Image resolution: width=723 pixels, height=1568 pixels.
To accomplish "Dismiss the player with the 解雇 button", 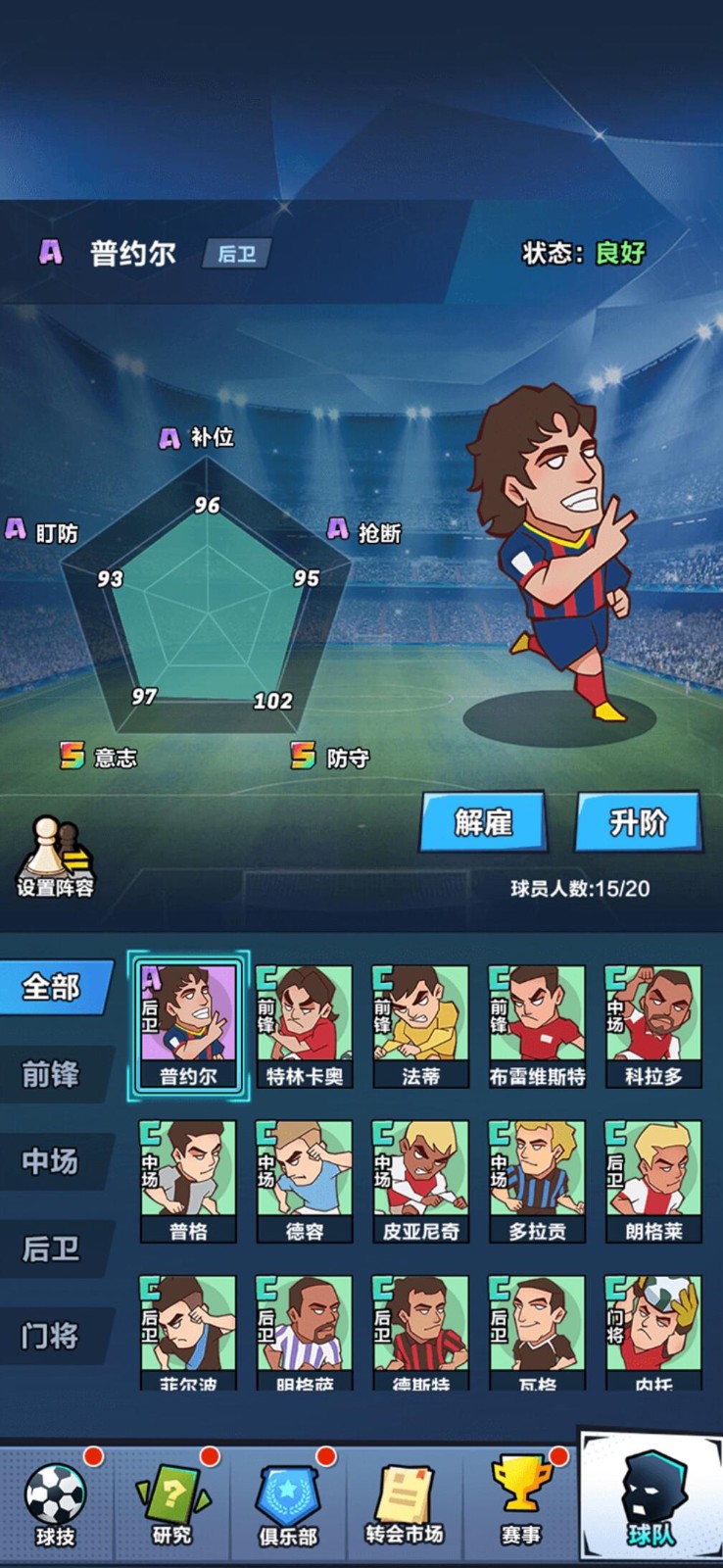I will [483, 821].
